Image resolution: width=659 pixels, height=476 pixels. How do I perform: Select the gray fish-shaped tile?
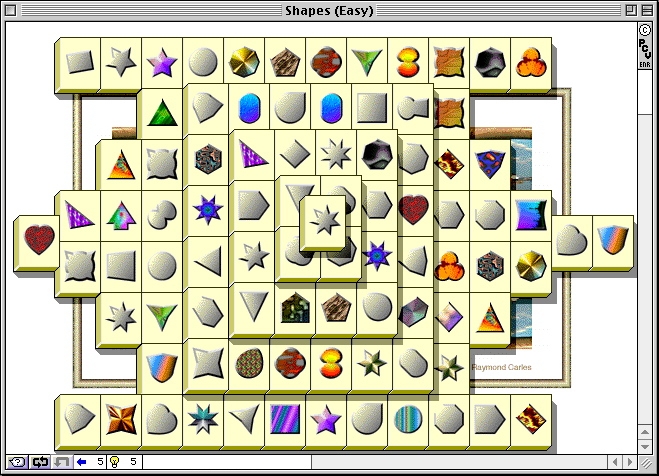click(x=411, y=107)
